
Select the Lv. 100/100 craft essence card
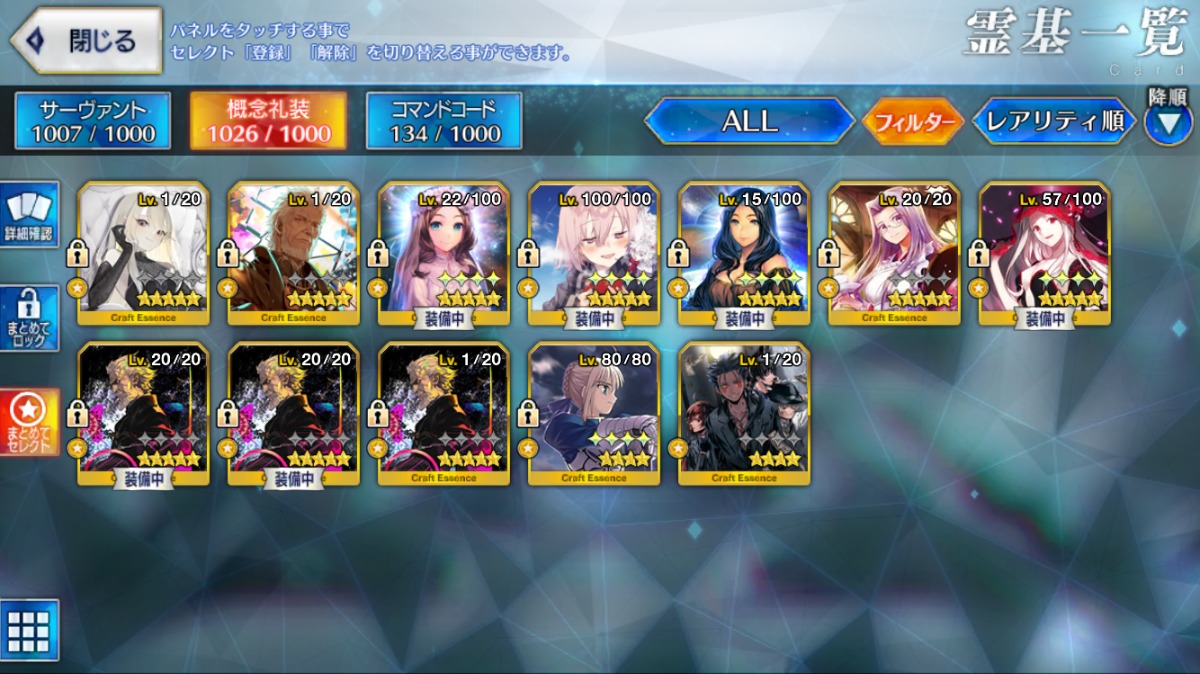(594, 253)
